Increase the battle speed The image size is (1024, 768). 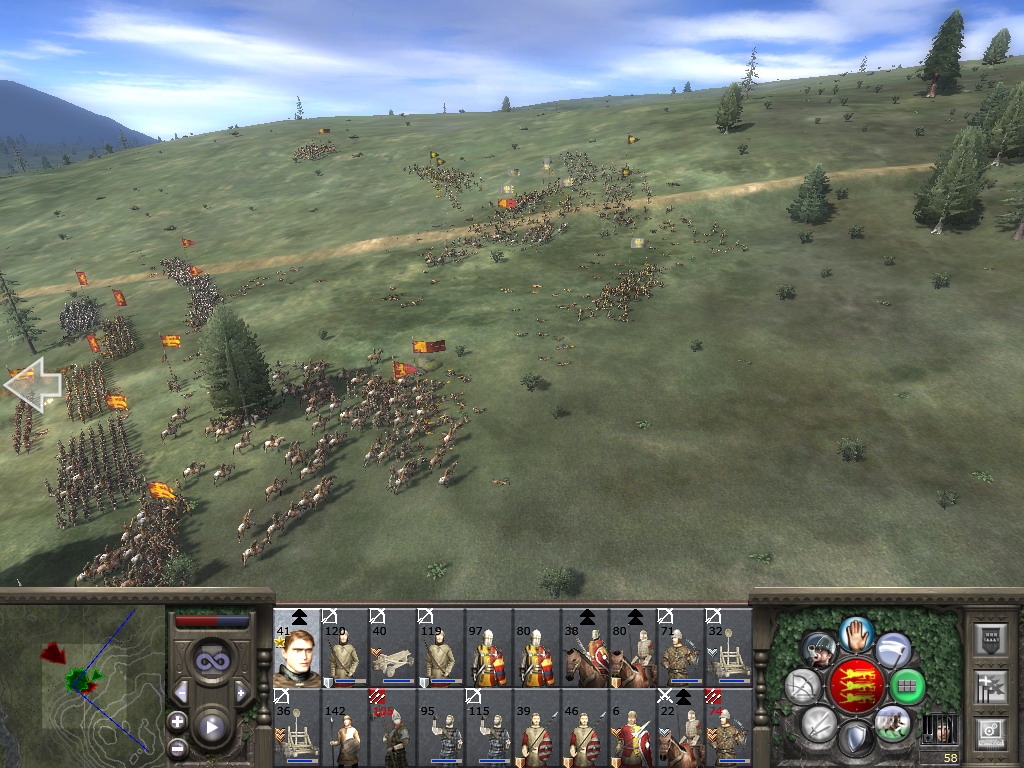pos(241,692)
